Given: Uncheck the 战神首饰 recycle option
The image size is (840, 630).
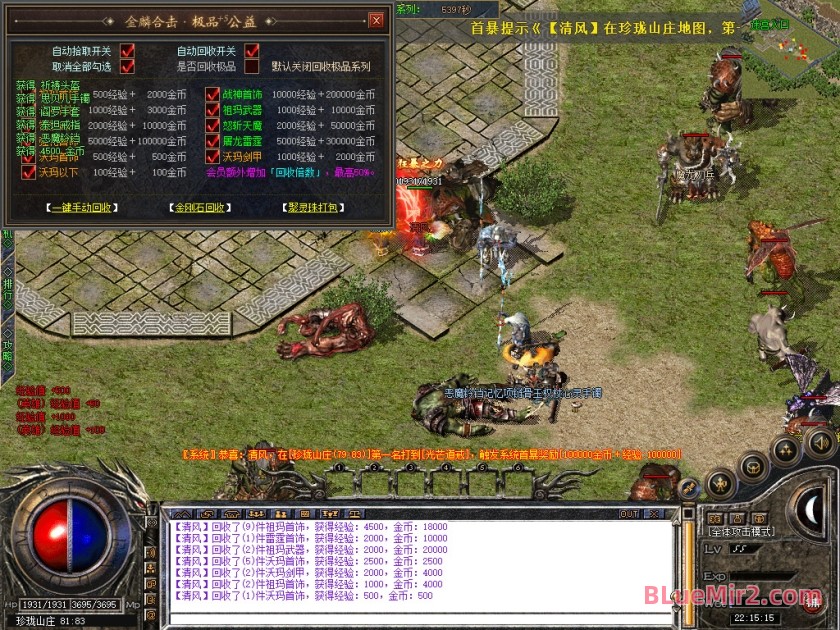Looking at the screenshot, I should 213,96.
